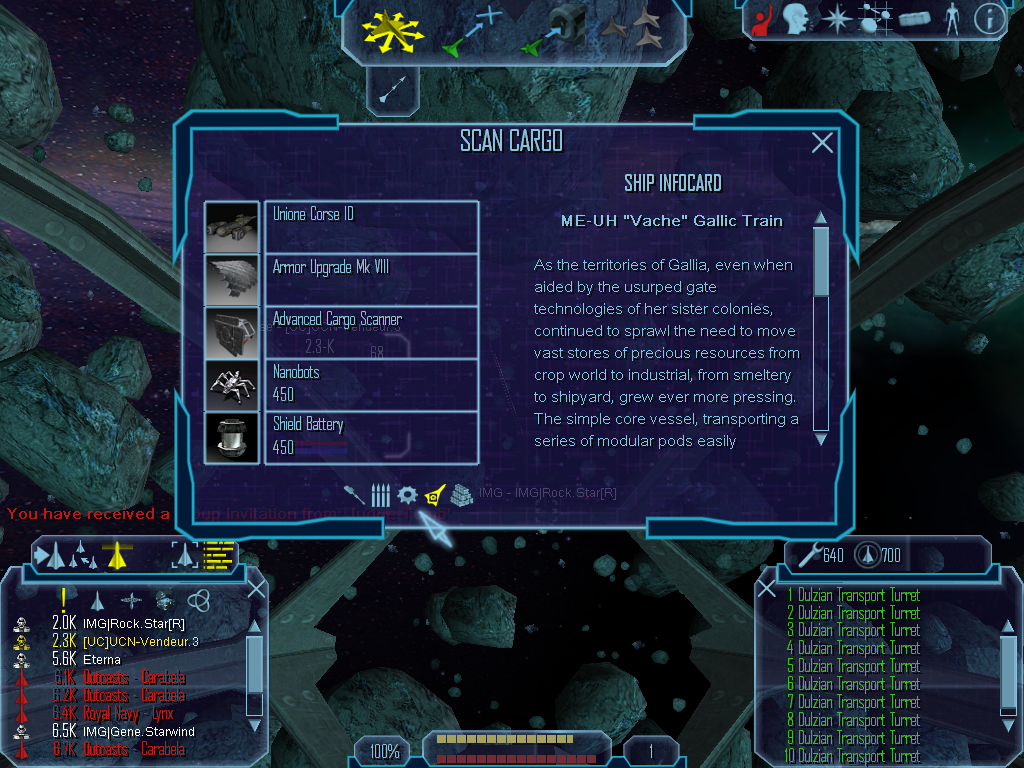Show external equipment with the yellow ship icon
The width and height of the screenshot is (1024, 768).
click(x=433, y=494)
